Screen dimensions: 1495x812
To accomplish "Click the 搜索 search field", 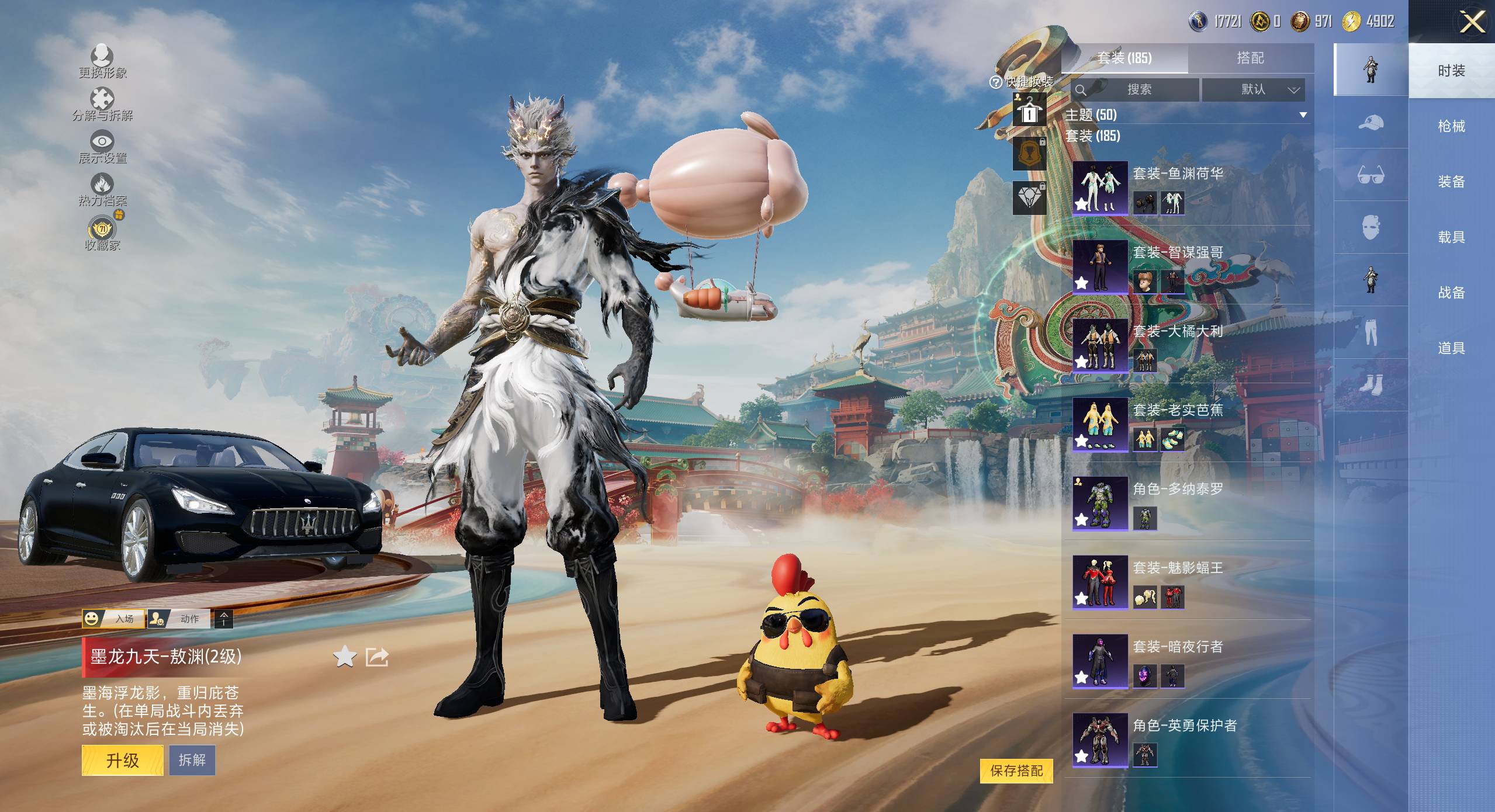I will coord(1136,89).
